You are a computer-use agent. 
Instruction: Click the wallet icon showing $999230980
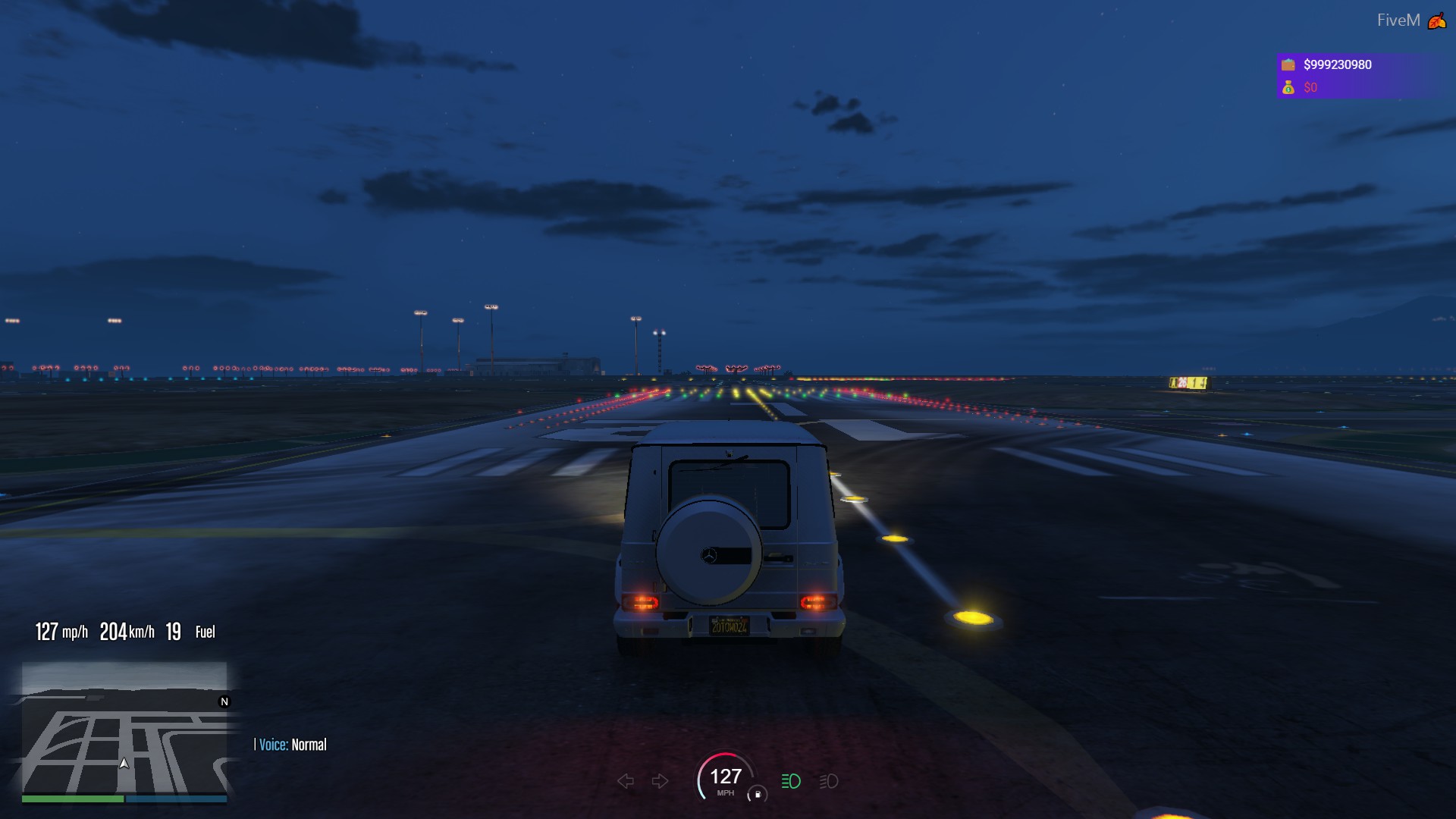pyautogui.click(x=1288, y=64)
